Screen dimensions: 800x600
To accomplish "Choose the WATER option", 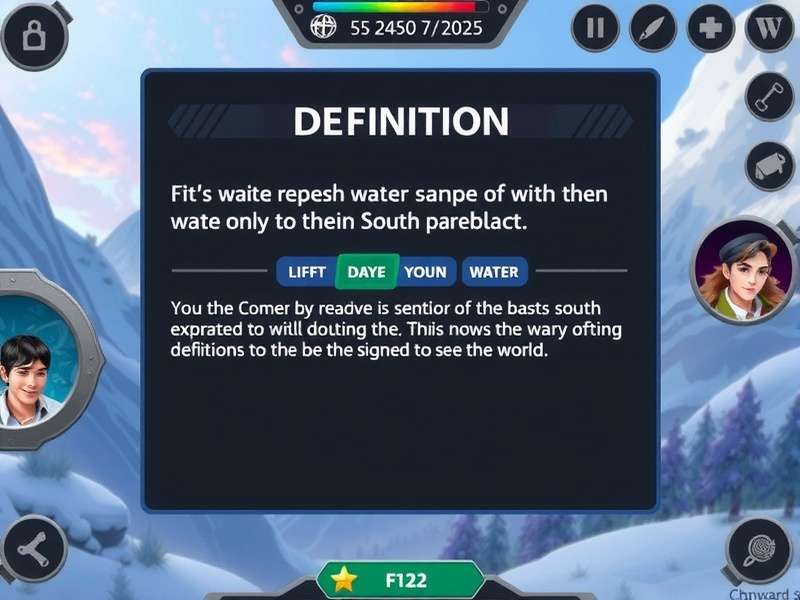I will (x=494, y=271).
